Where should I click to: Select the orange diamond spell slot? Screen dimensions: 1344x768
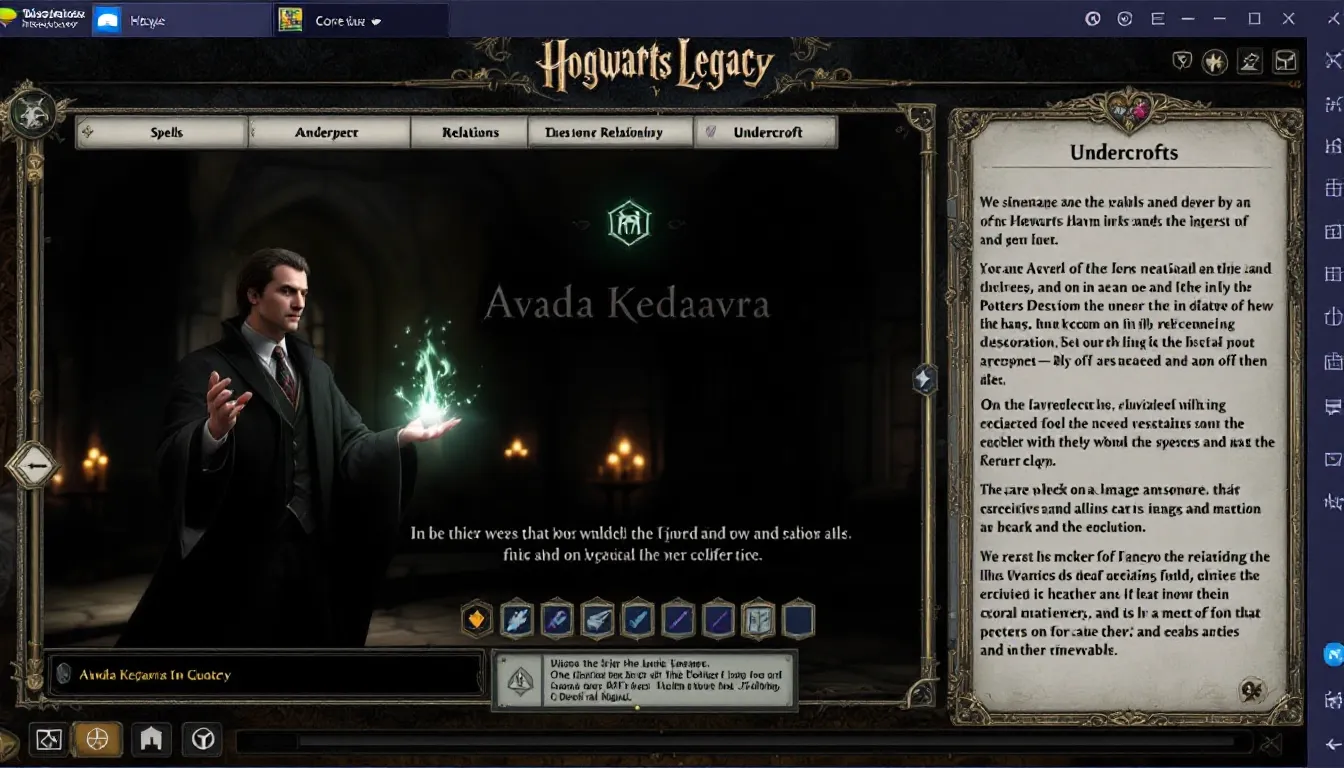click(477, 619)
